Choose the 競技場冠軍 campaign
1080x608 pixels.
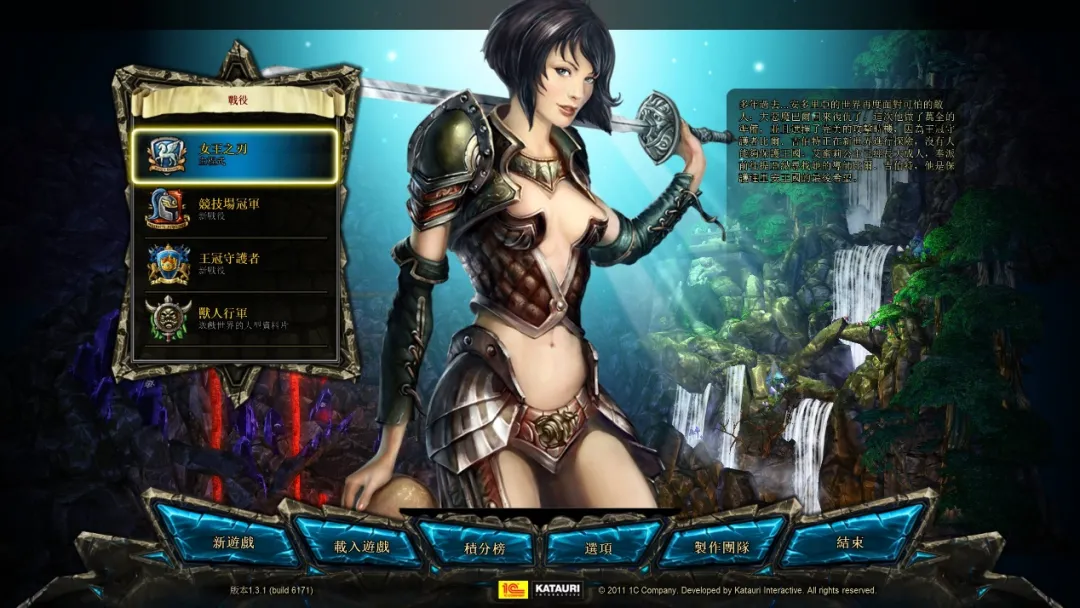(x=234, y=209)
